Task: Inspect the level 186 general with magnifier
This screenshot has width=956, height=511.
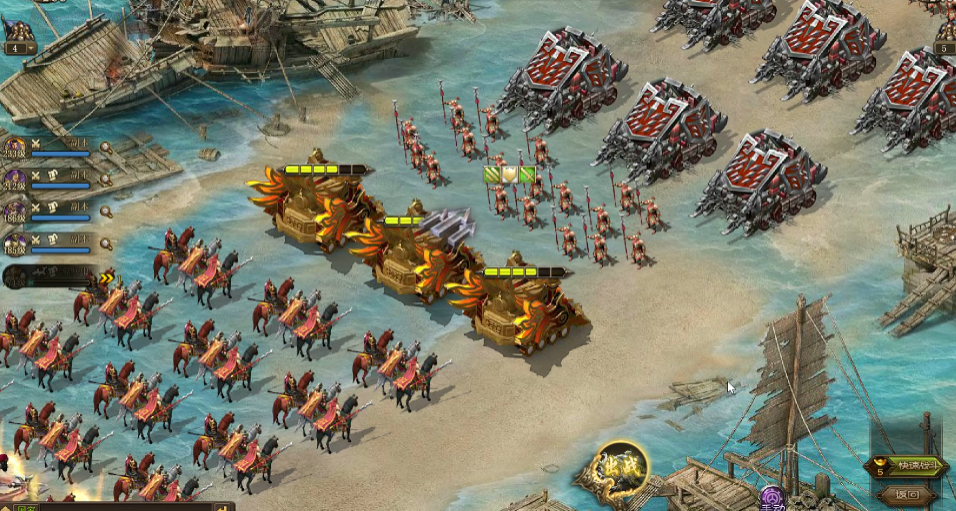Action: click(x=106, y=211)
